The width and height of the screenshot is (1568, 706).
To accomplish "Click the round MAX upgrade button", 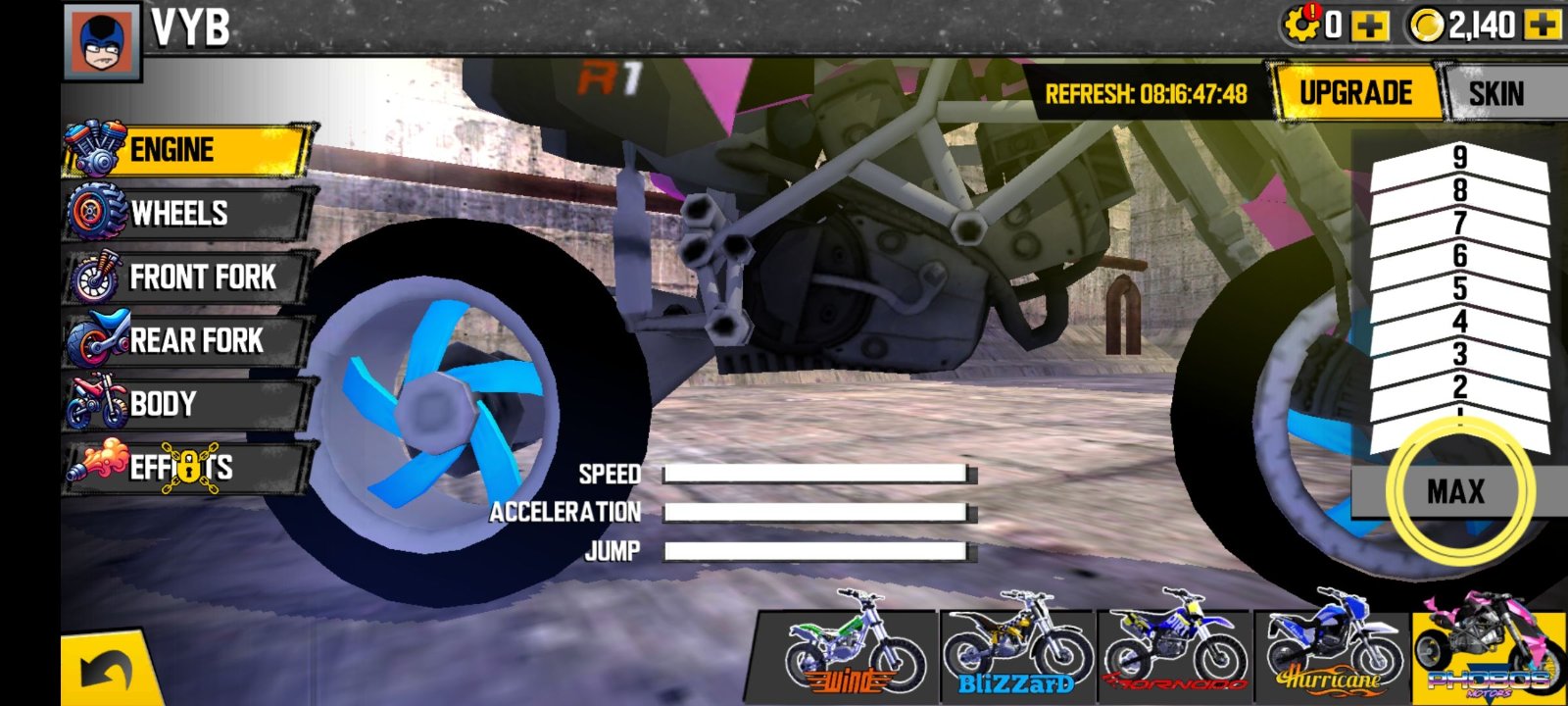I will [x=1456, y=491].
